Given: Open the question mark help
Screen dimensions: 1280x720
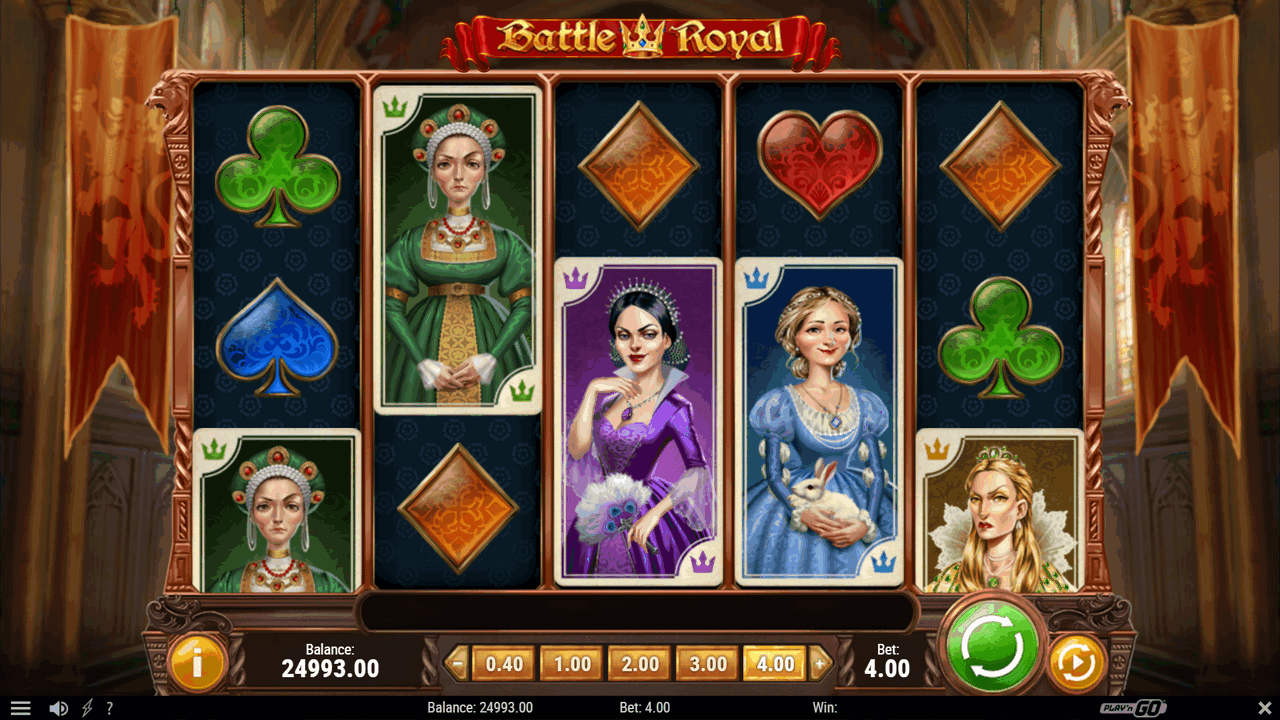Looking at the screenshot, I should click(x=109, y=708).
